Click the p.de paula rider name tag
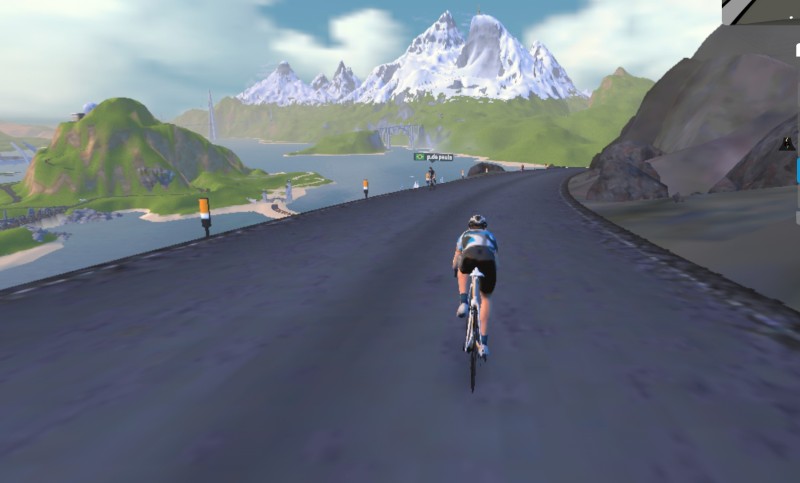 [434, 157]
